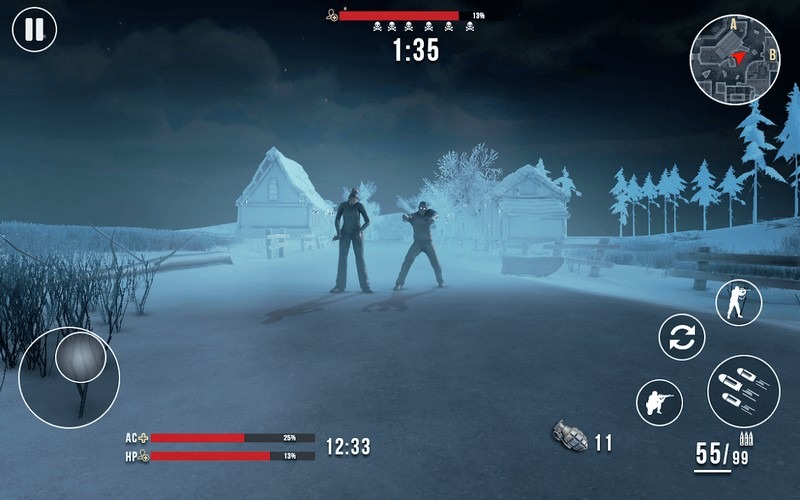Tap the bullets fire button
Viewport: 800px width, 500px height.
(x=743, y=391)
